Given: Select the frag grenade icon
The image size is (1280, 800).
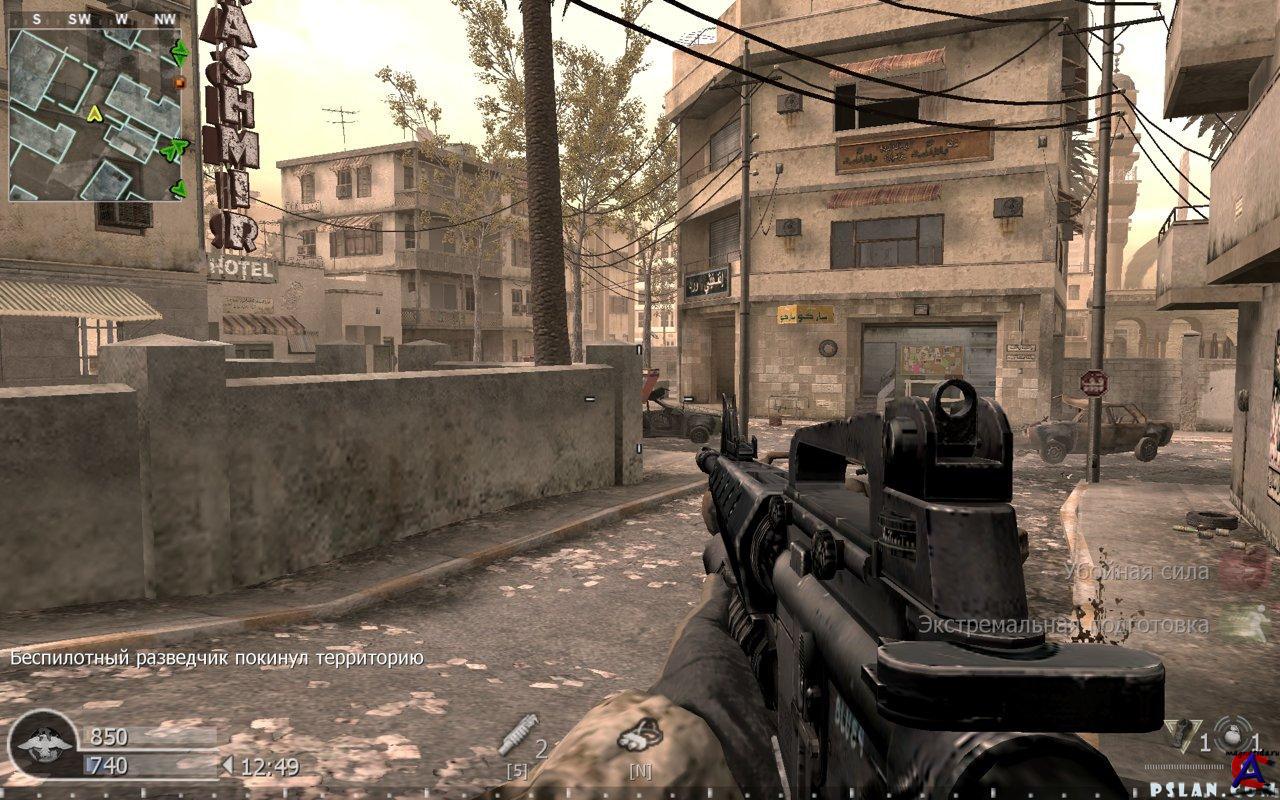Looking at the screenshot, I should click(x=1229, y=735).
